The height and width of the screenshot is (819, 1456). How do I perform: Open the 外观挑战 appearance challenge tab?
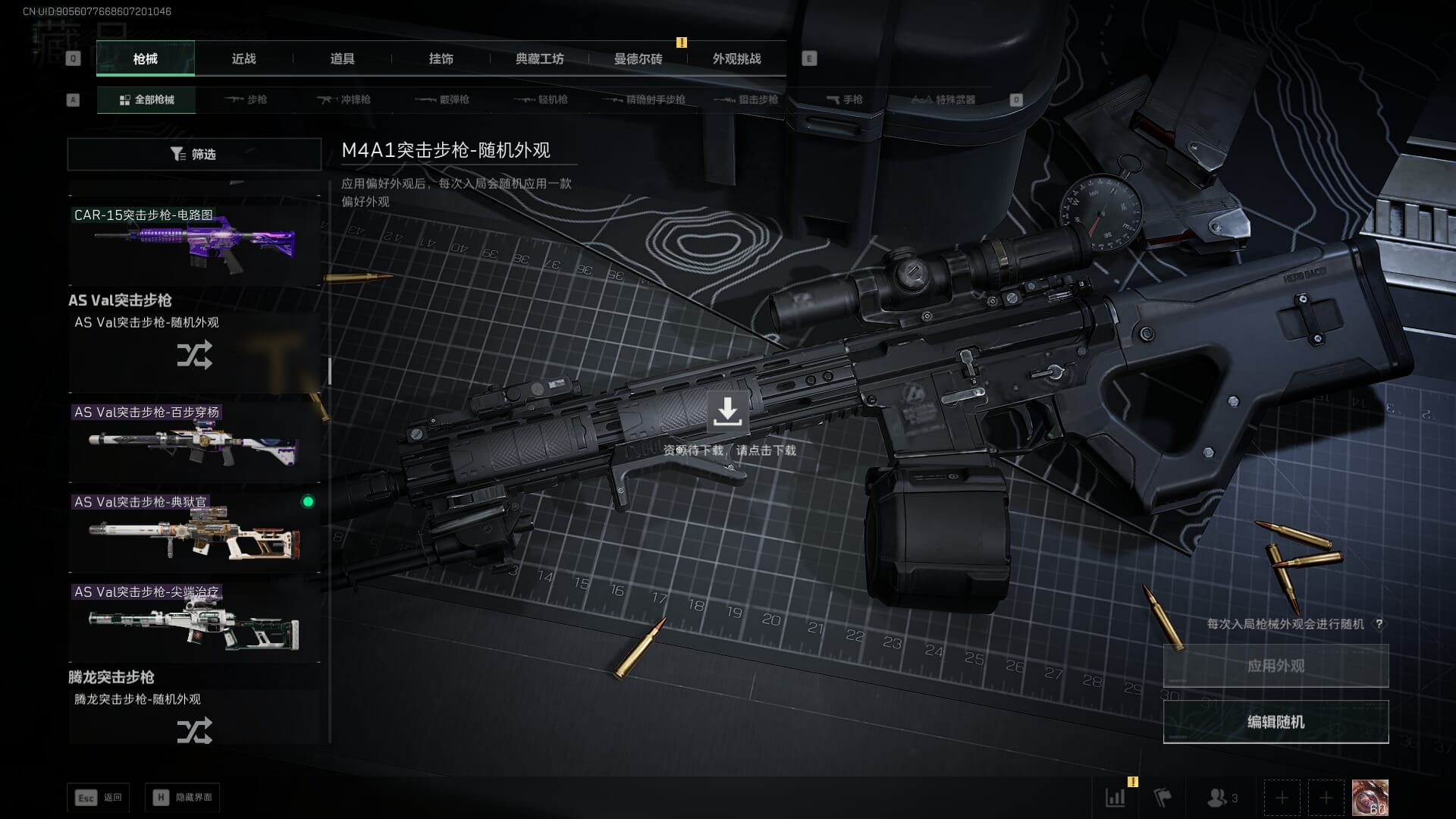[736, 58]
